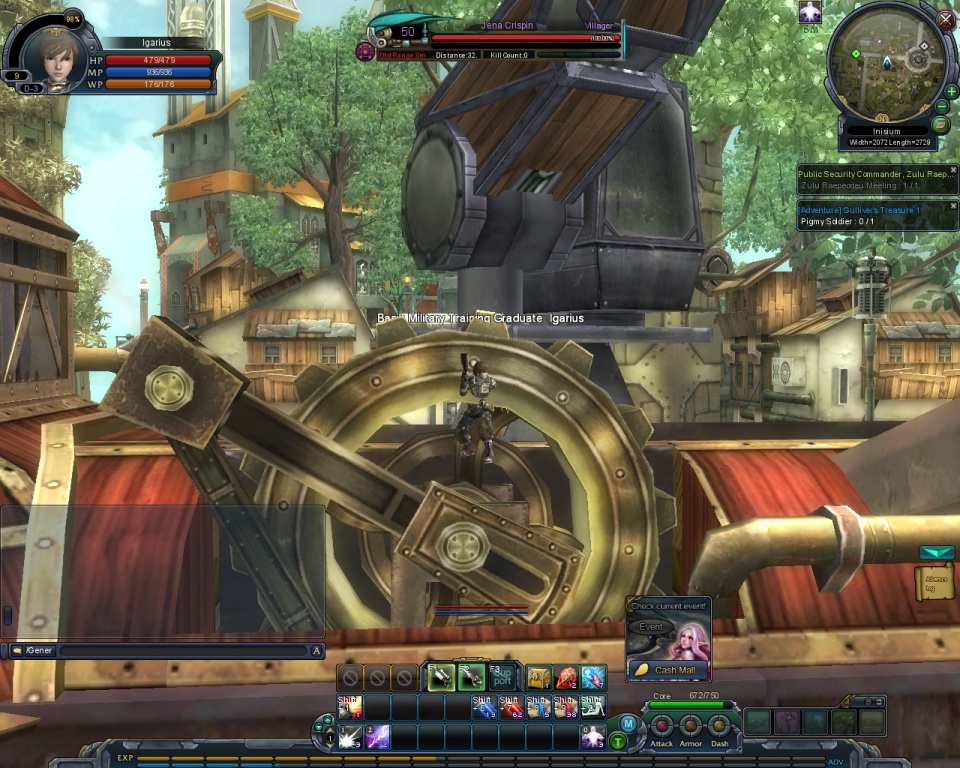Click the blue M round button
This screenshot has height=768, width=960.
coord(628,723)
